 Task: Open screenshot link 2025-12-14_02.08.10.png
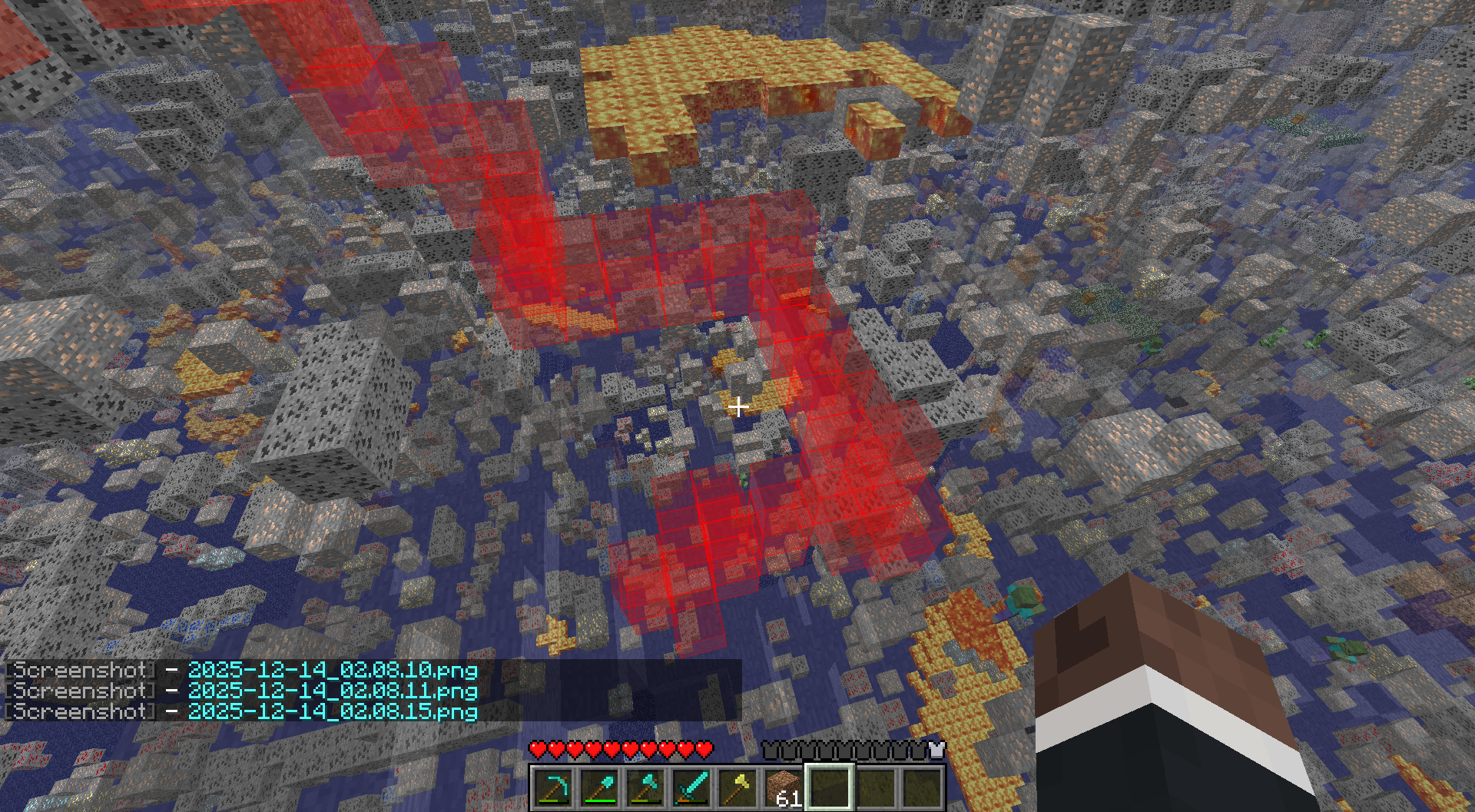(x=333, y=671)
